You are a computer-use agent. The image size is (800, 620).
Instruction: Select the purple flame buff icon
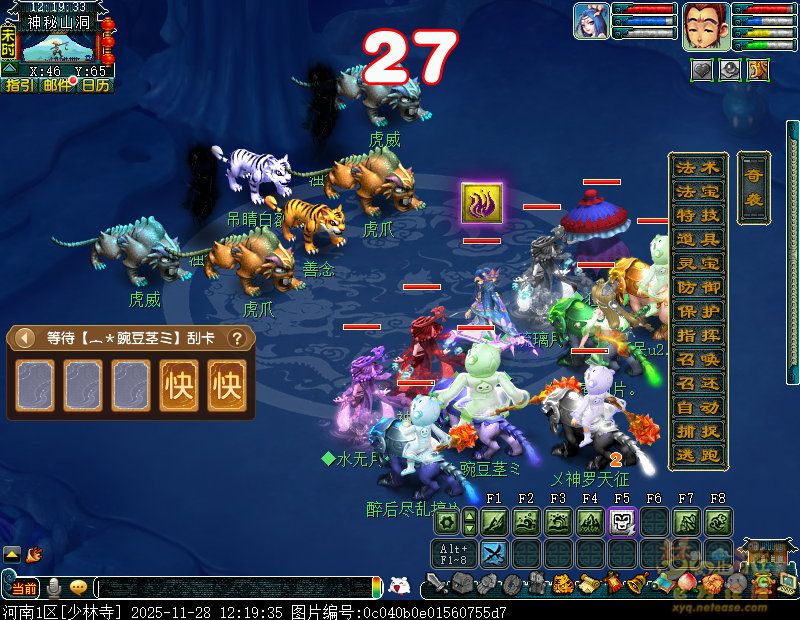pyautogui.click(x=481, y=203)
